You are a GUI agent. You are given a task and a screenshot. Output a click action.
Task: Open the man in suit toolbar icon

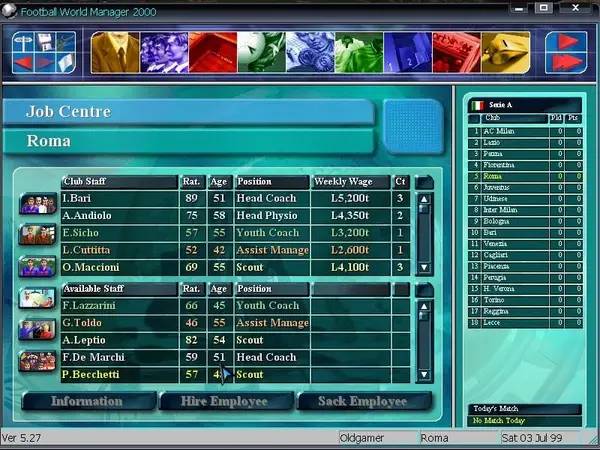pyautogui.click(x=115, y=52)
